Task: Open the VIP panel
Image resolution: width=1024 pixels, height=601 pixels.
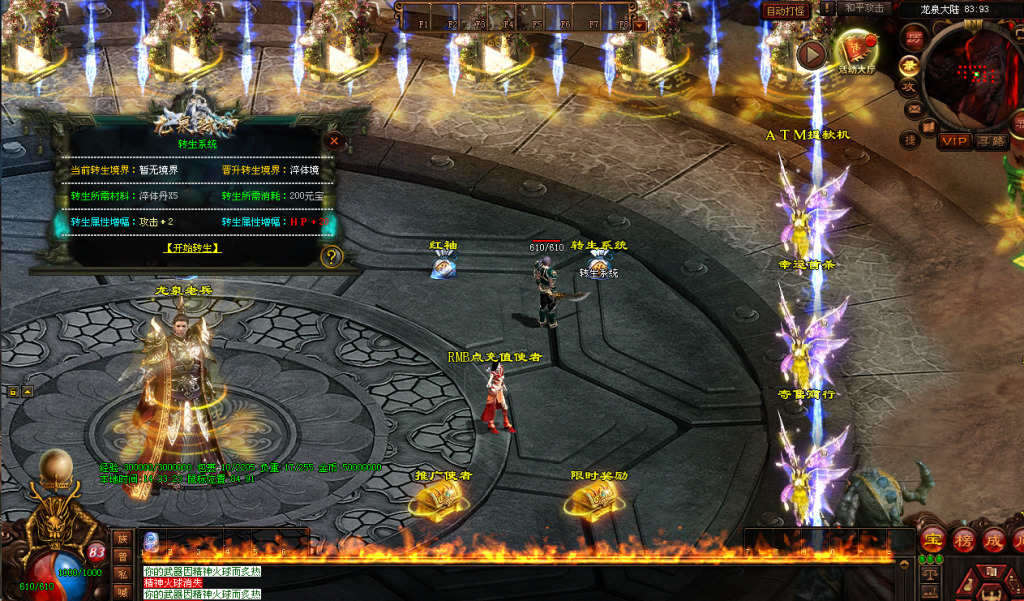Action: (954, 141)
